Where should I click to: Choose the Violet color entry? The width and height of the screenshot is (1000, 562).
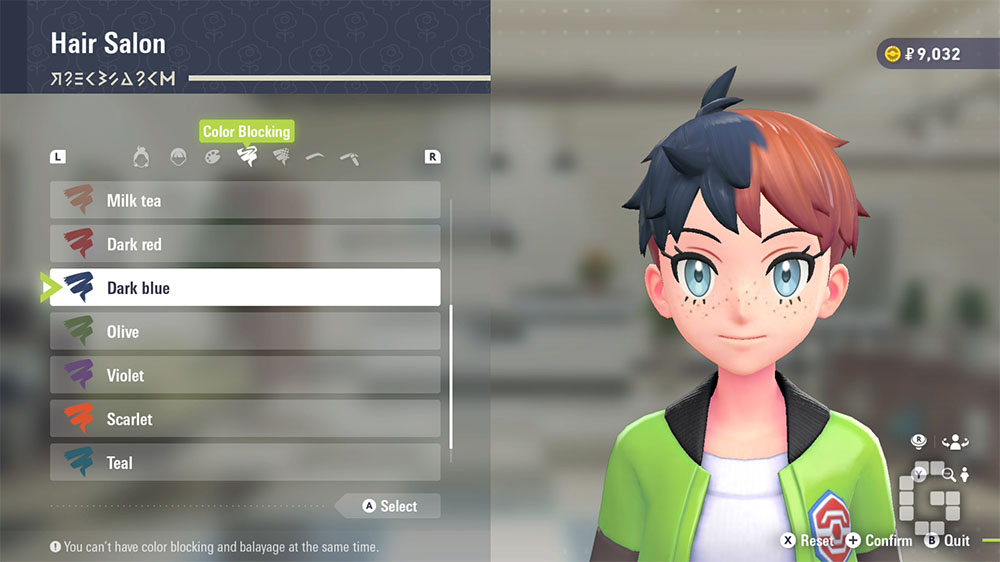245,376
